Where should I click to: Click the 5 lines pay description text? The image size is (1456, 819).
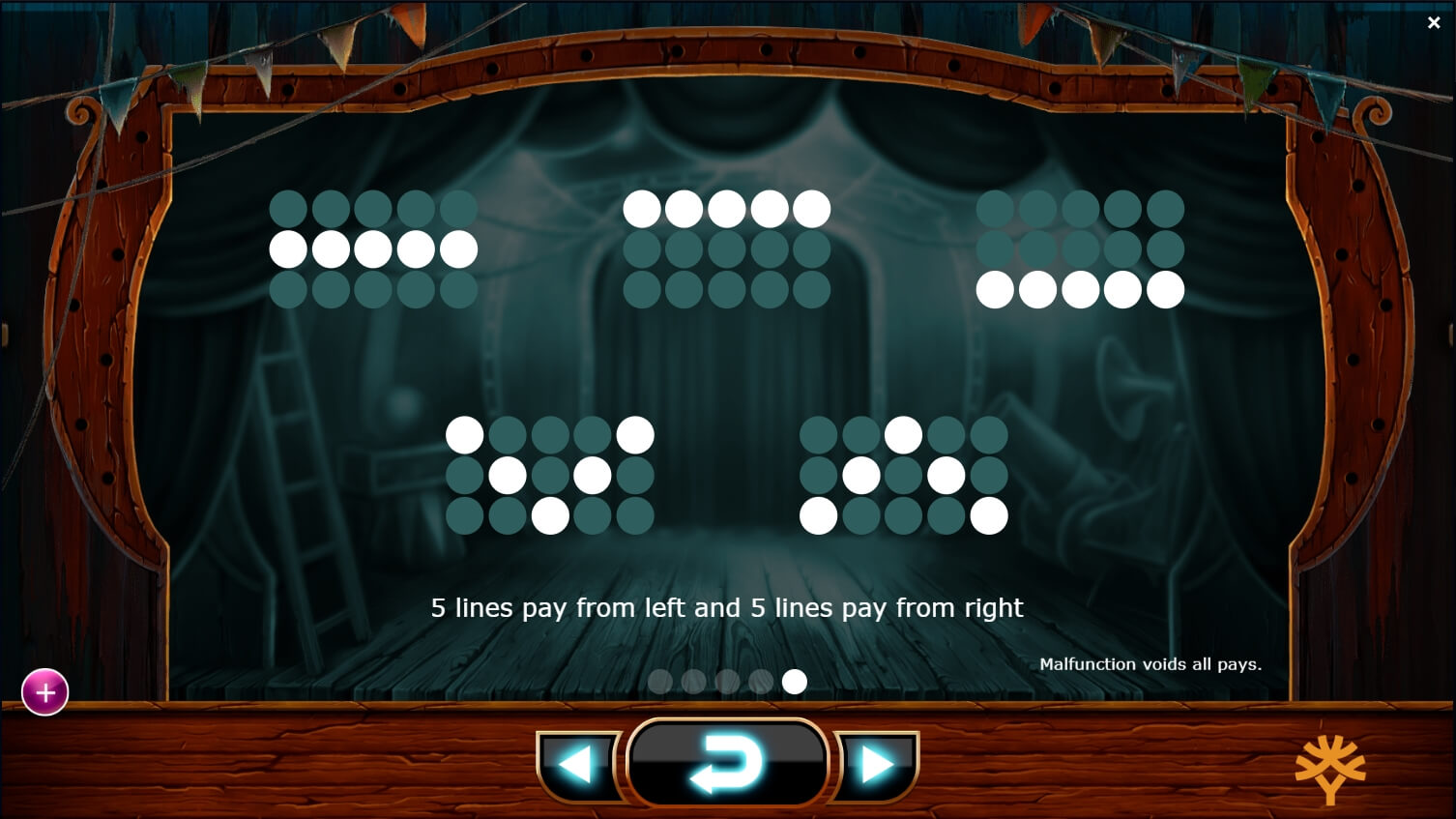(727, 608)
